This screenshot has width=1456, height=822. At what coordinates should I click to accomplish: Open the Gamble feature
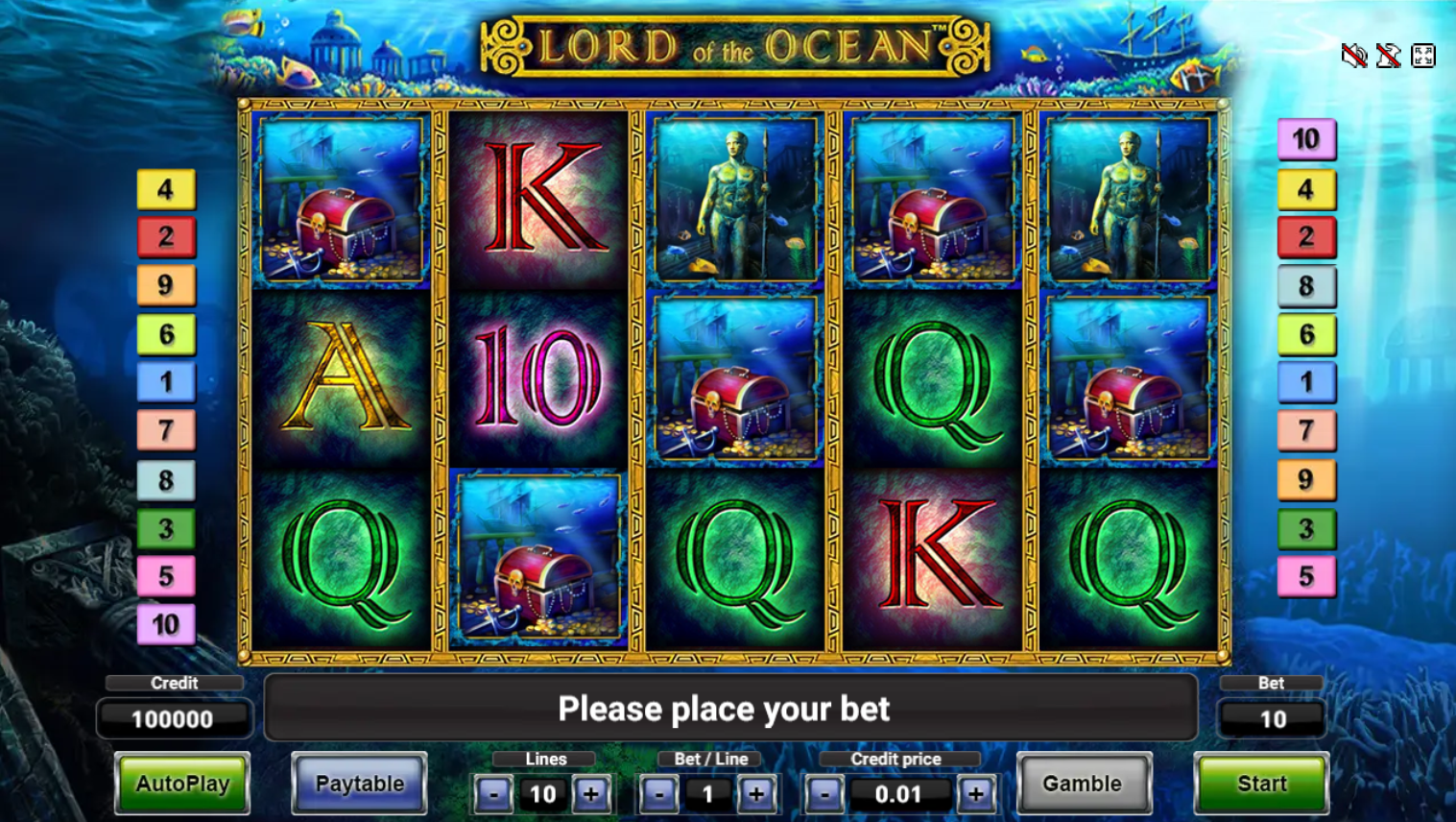(x=1085, y=784)
